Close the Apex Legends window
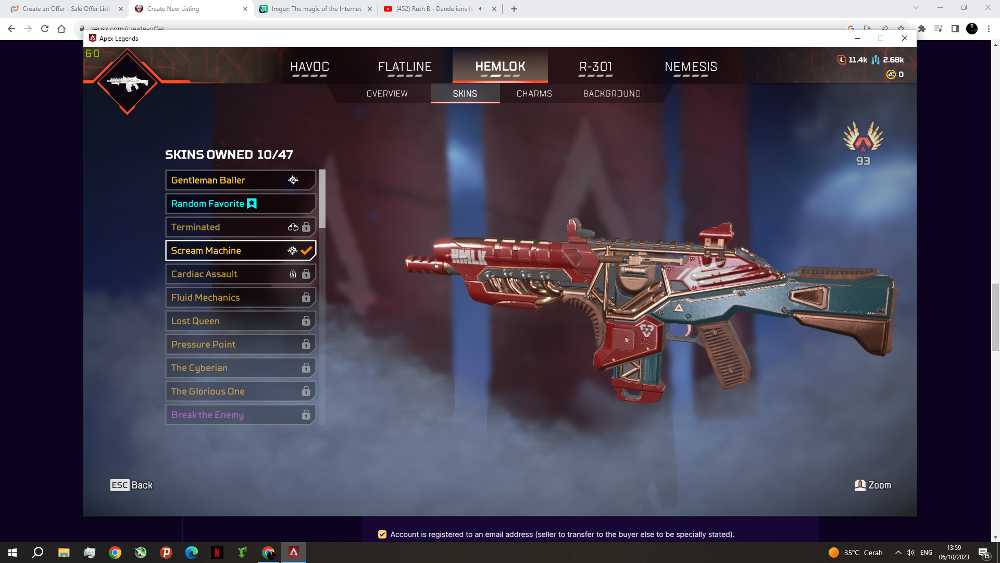The image size is (1000, 563). (904, 38)
